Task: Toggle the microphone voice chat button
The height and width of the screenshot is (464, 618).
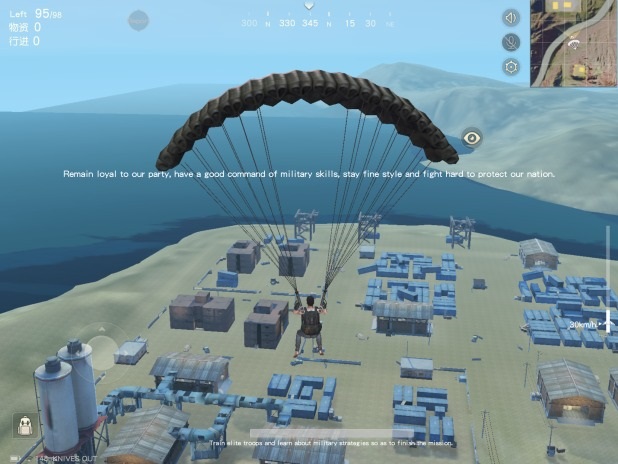Action: [x=511, y=42]
